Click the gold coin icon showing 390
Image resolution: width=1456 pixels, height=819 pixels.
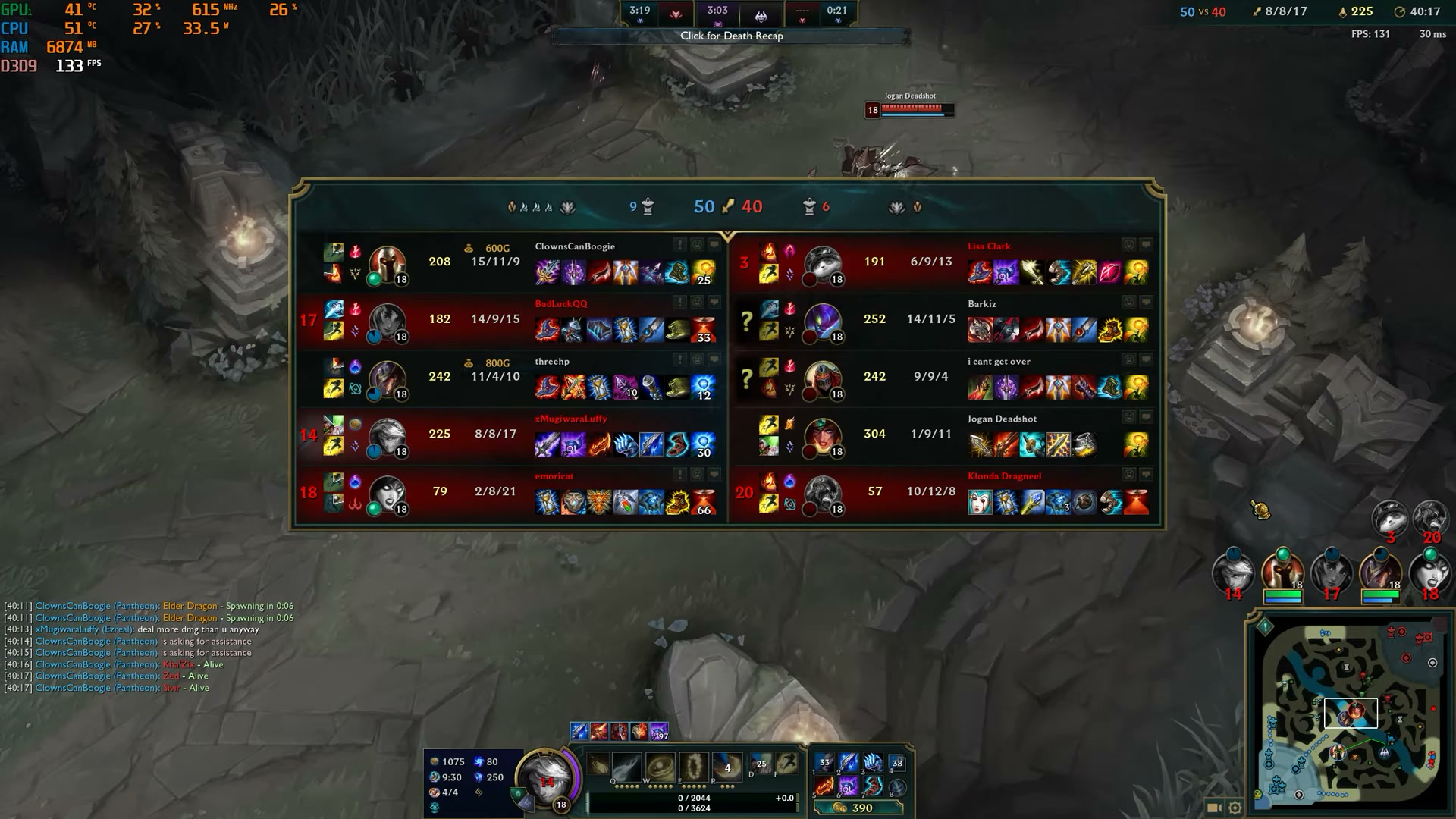(840, 807)
